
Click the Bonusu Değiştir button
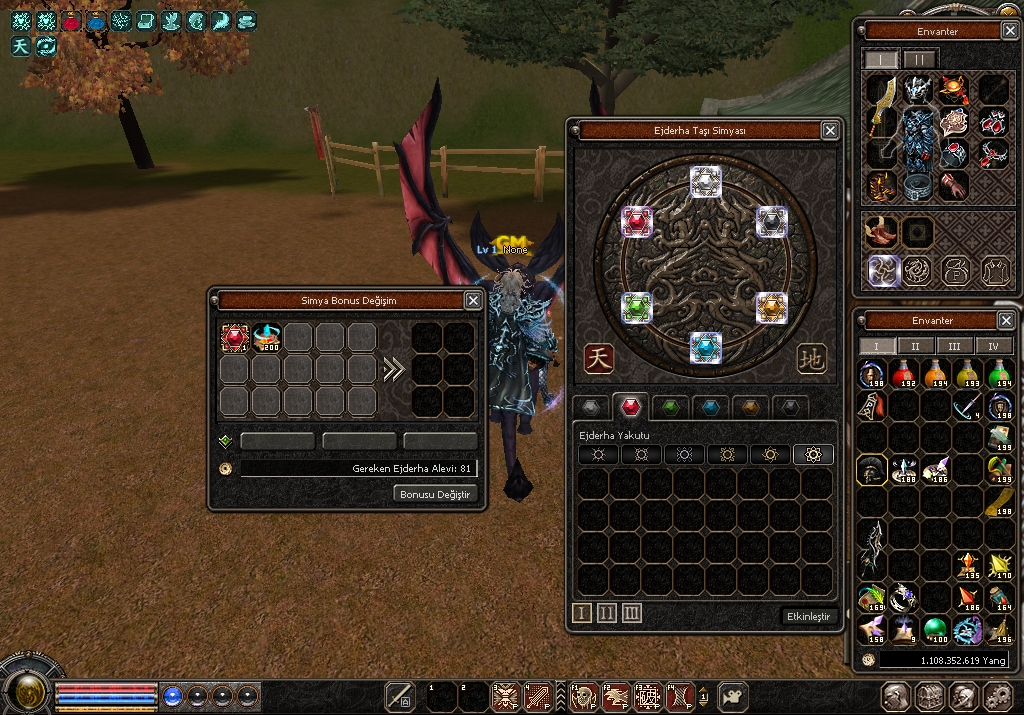point(435,494)
